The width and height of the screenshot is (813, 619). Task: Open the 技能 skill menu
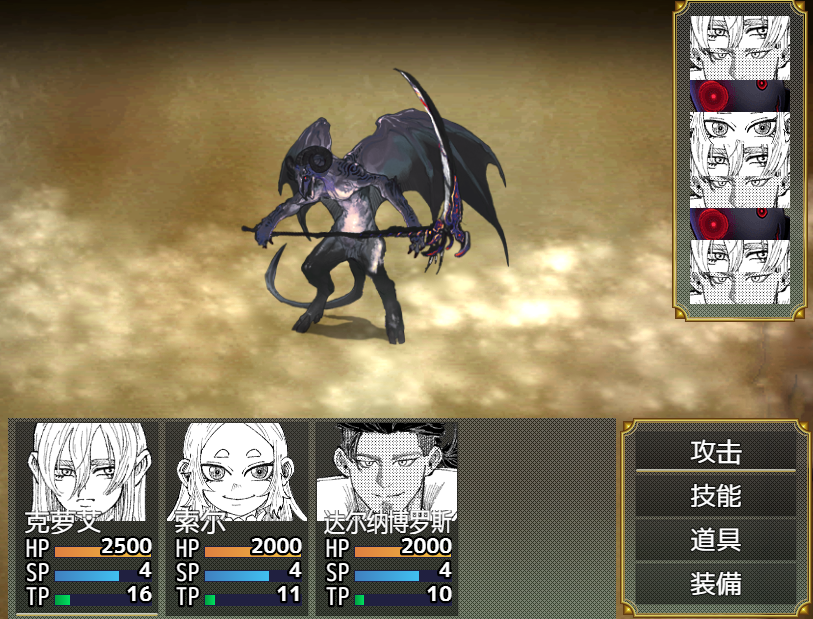716,495
